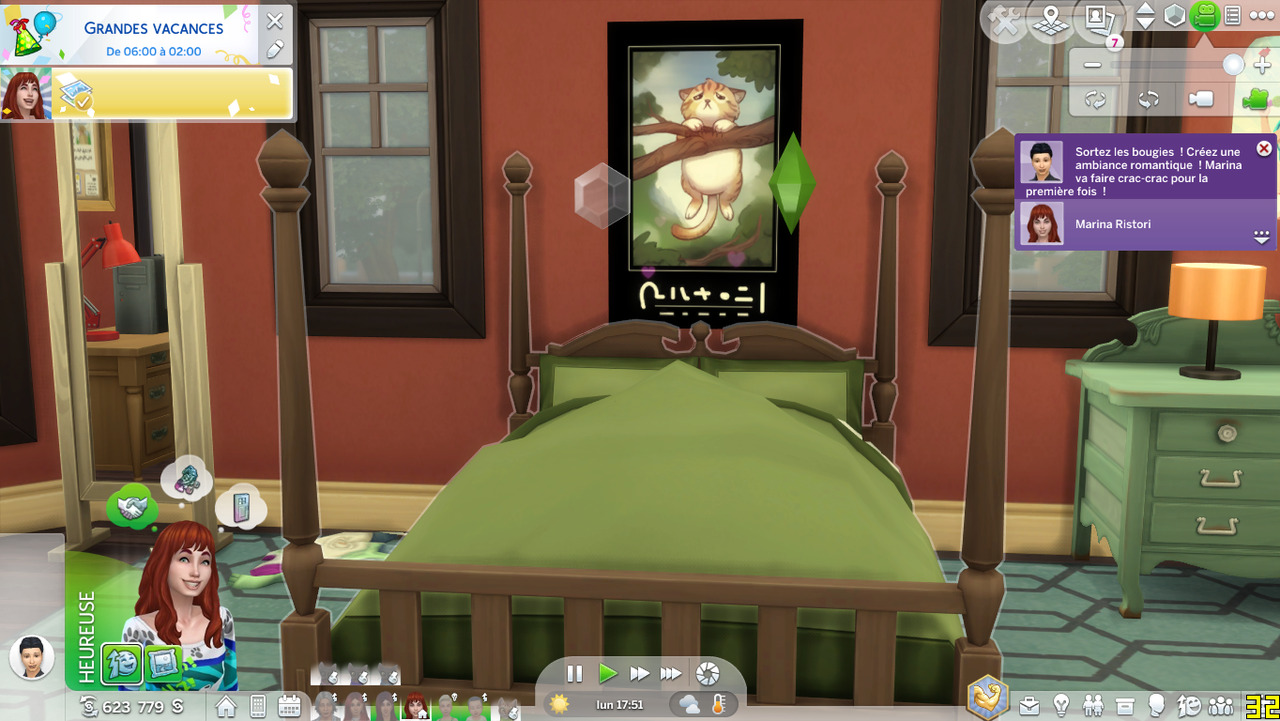Set game speed to ultra fast-forward
1280x721 pixels.
[671, 674]
